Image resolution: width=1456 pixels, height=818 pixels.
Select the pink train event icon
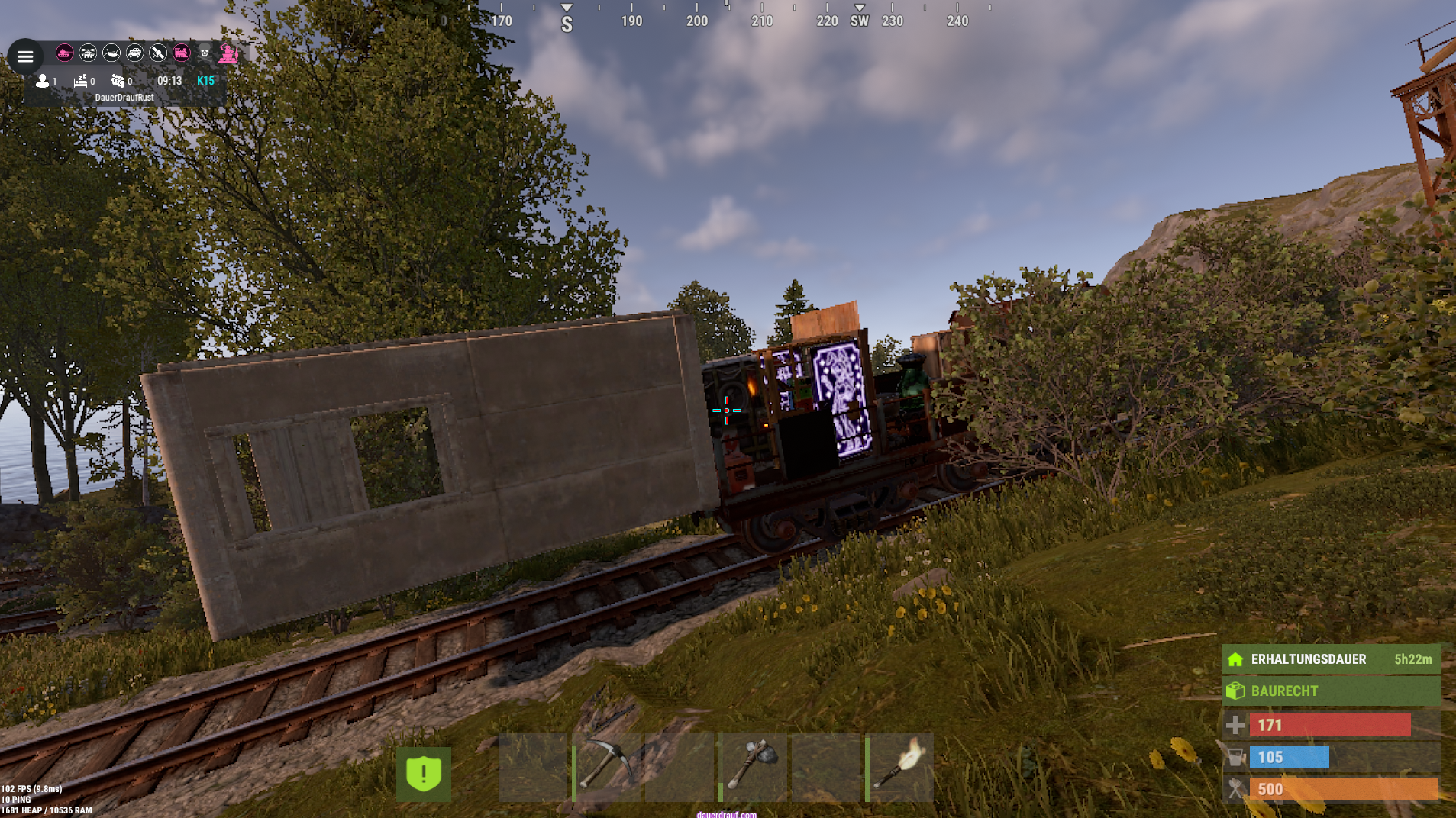[x=181, y=53]
